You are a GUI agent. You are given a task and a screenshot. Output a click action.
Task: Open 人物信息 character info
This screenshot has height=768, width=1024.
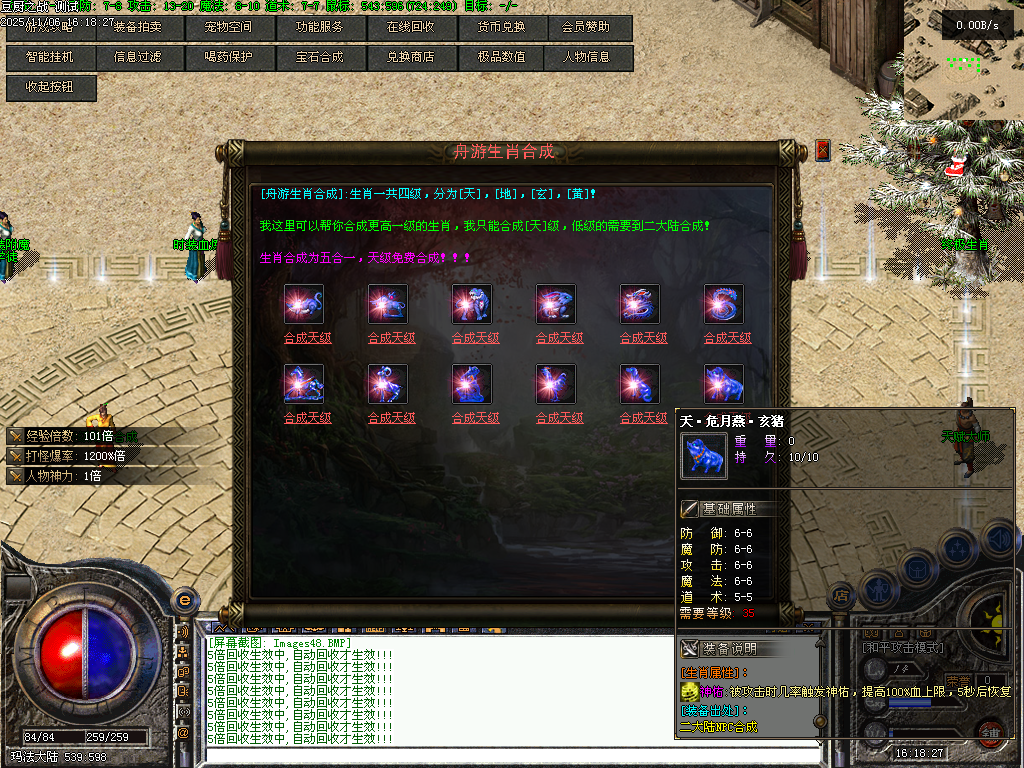(x=590, y=57)
